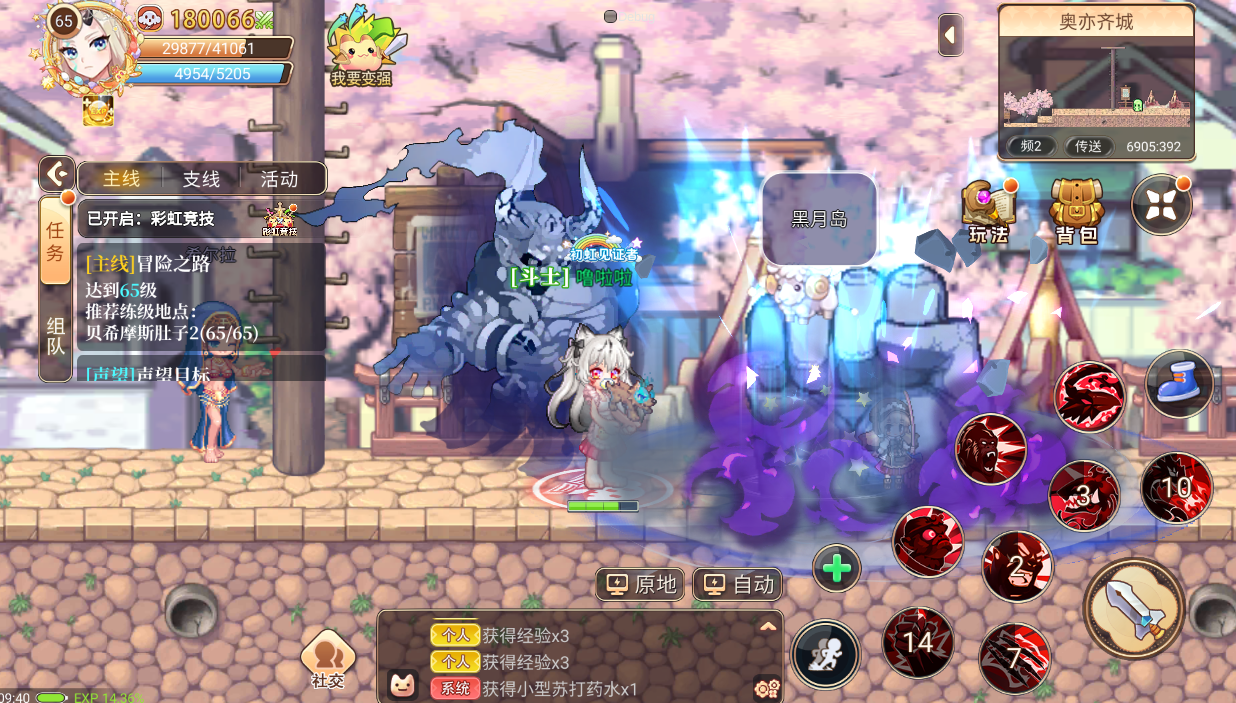The height and width of the screenshot is (703, 1236).
Task: Use the sword basic attack button
Action: click(x=1134, y=608)
